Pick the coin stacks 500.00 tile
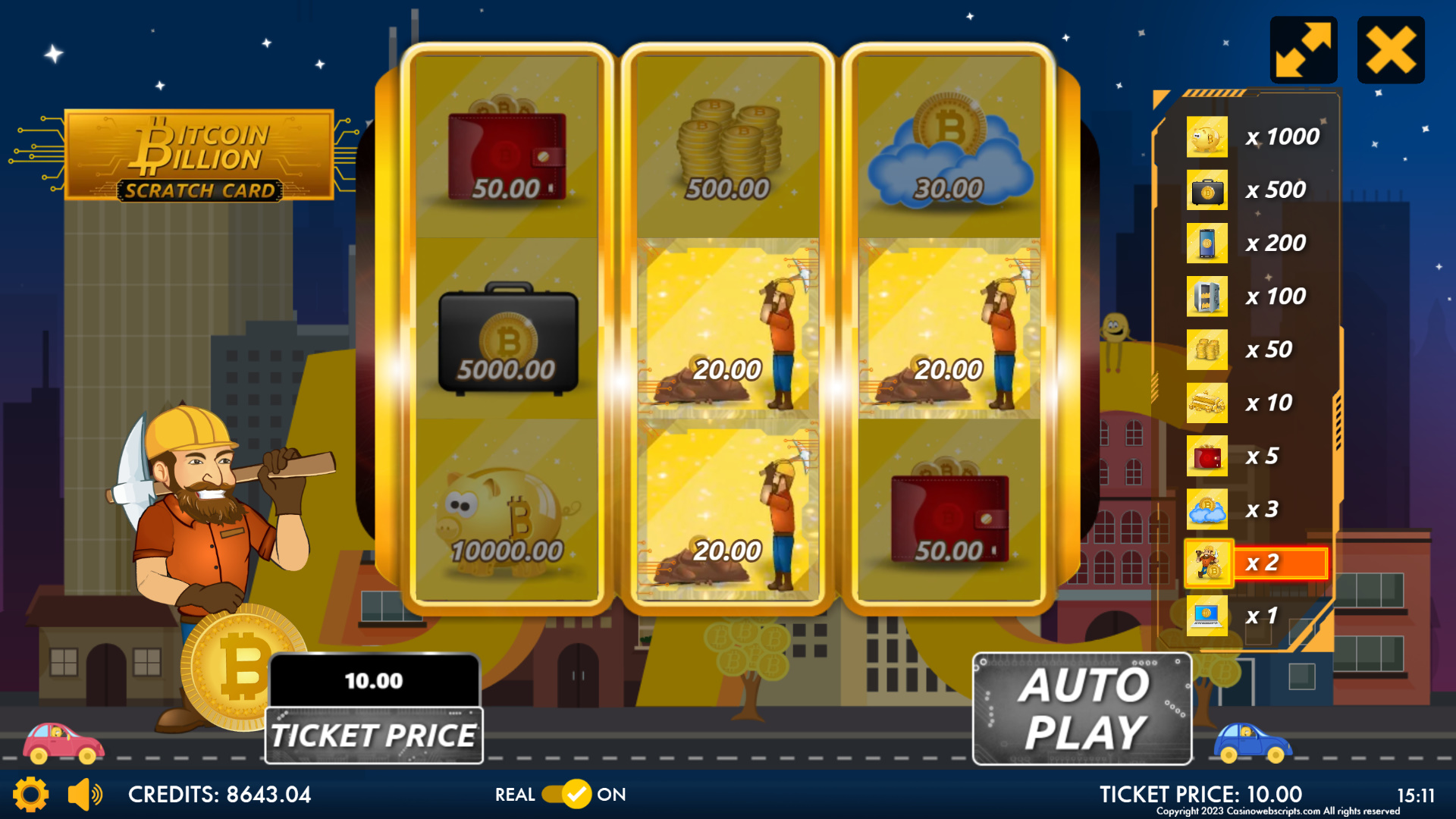The height and width of the screenshot is (819, 1456). click(x=727, y=149)
